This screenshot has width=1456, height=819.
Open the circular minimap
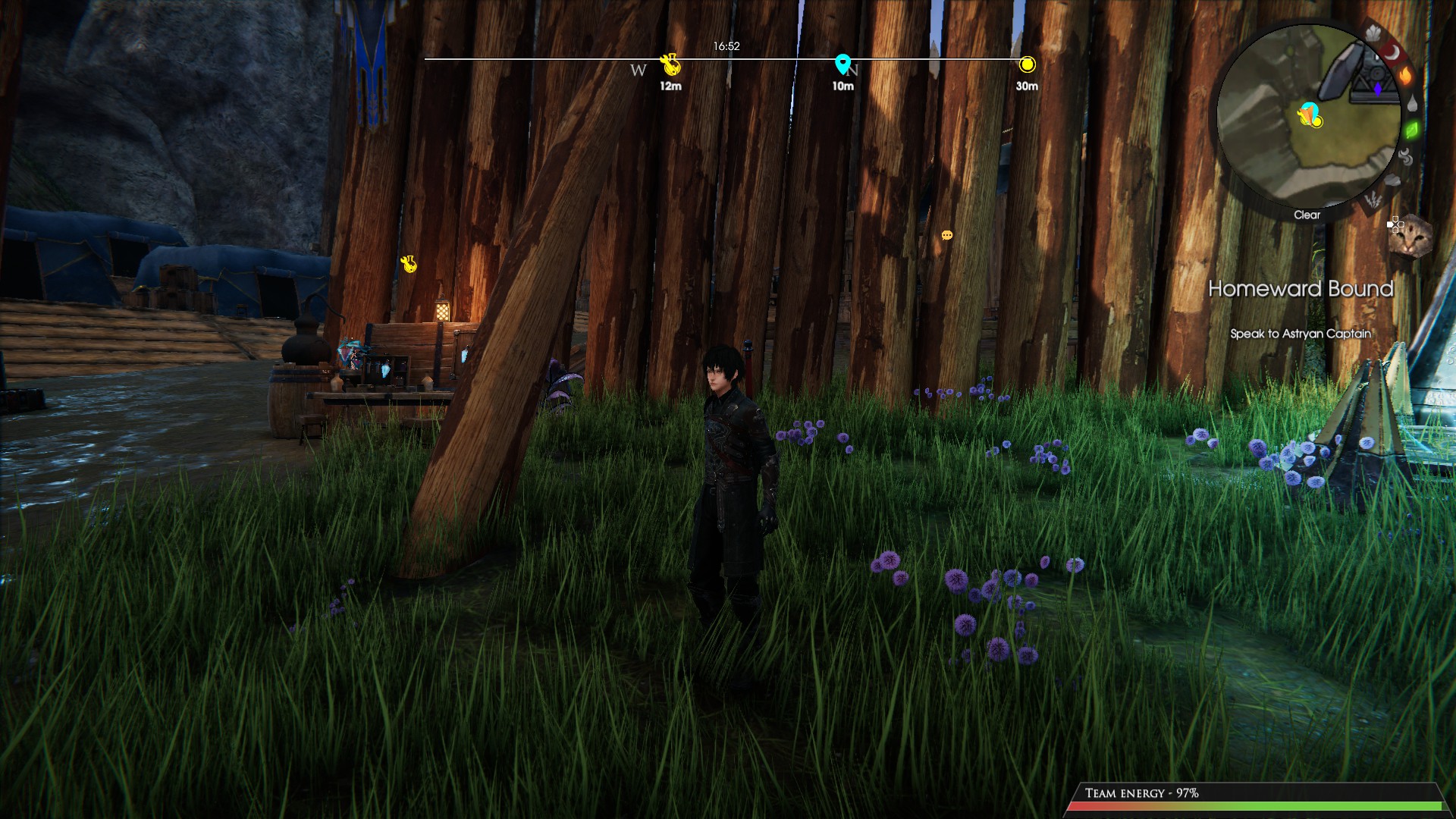(1307, 115)
